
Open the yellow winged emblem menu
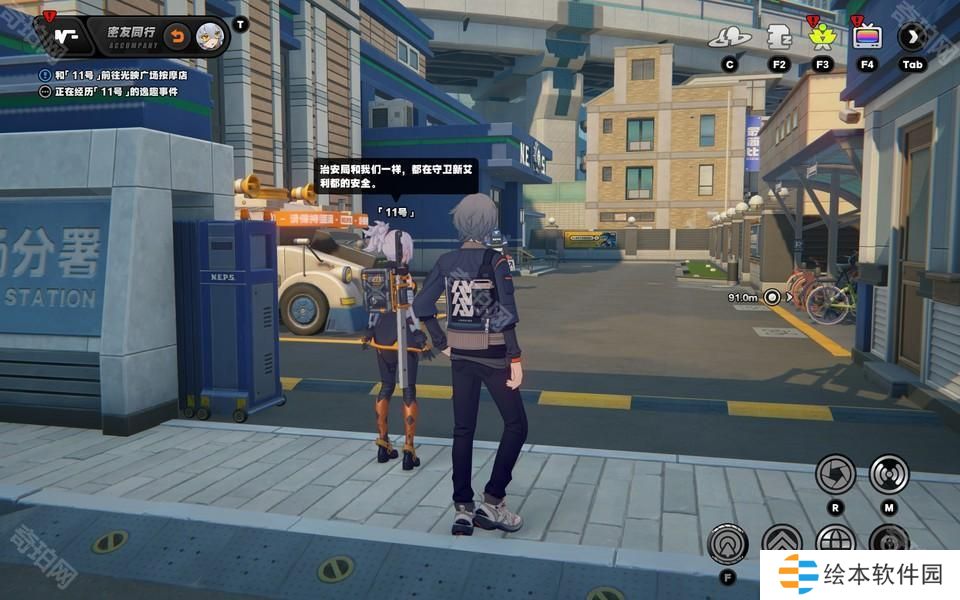822,38
